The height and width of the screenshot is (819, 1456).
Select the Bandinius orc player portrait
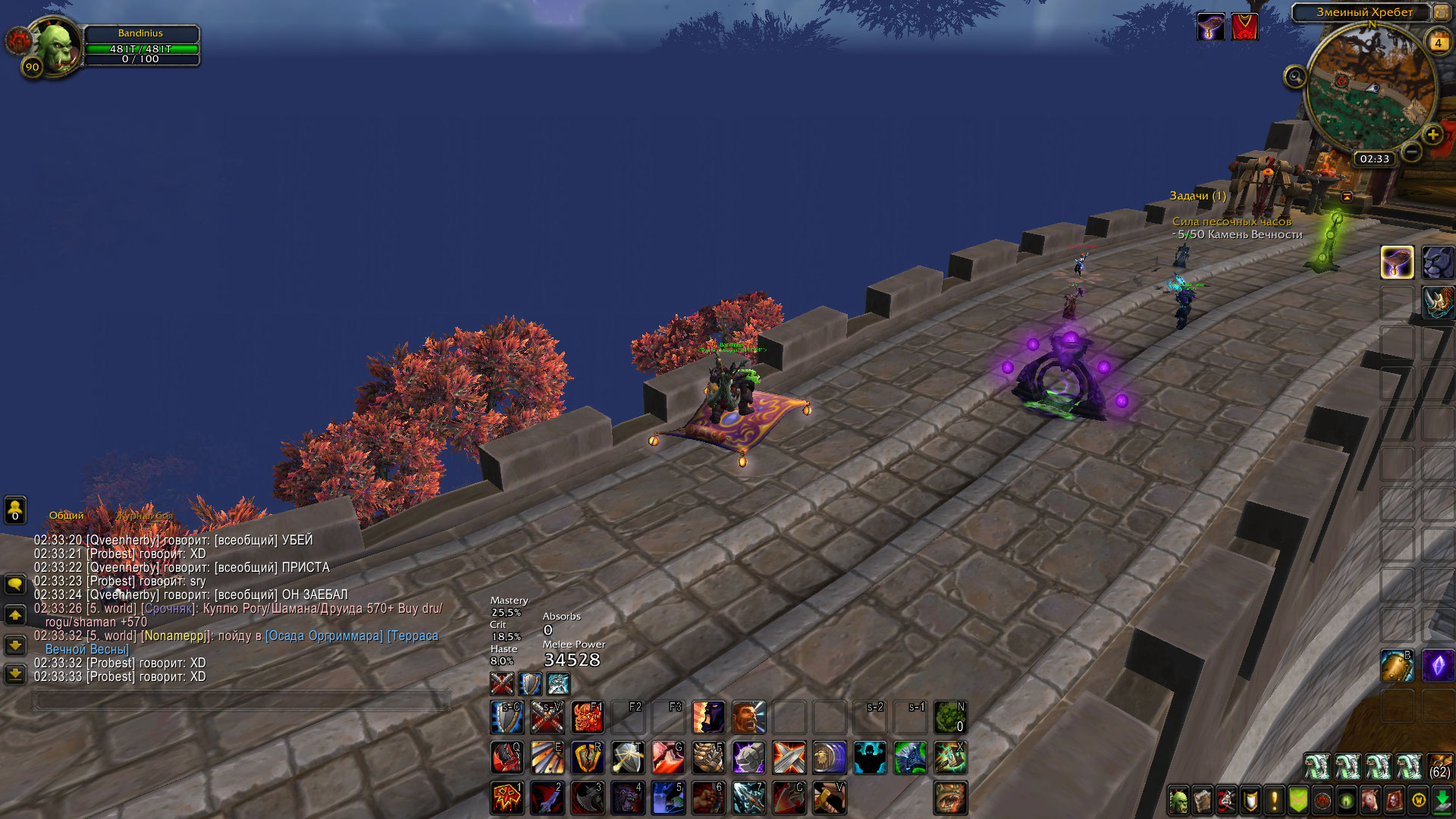pyautogui.click(x=56, y=46)
